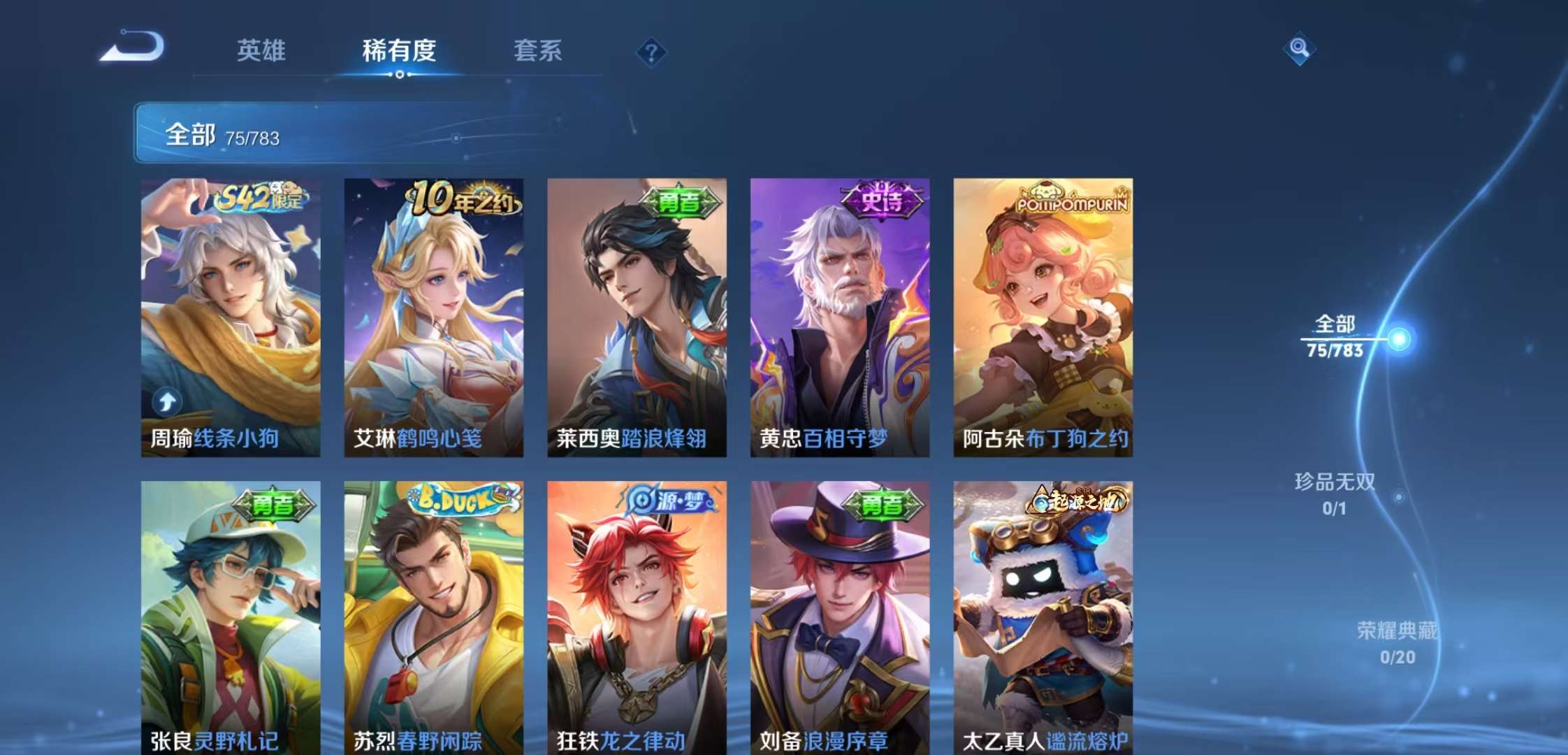Open the help question mark icon
The height and width of the screenshot is (755, 1568).
(x=651, y=51)
